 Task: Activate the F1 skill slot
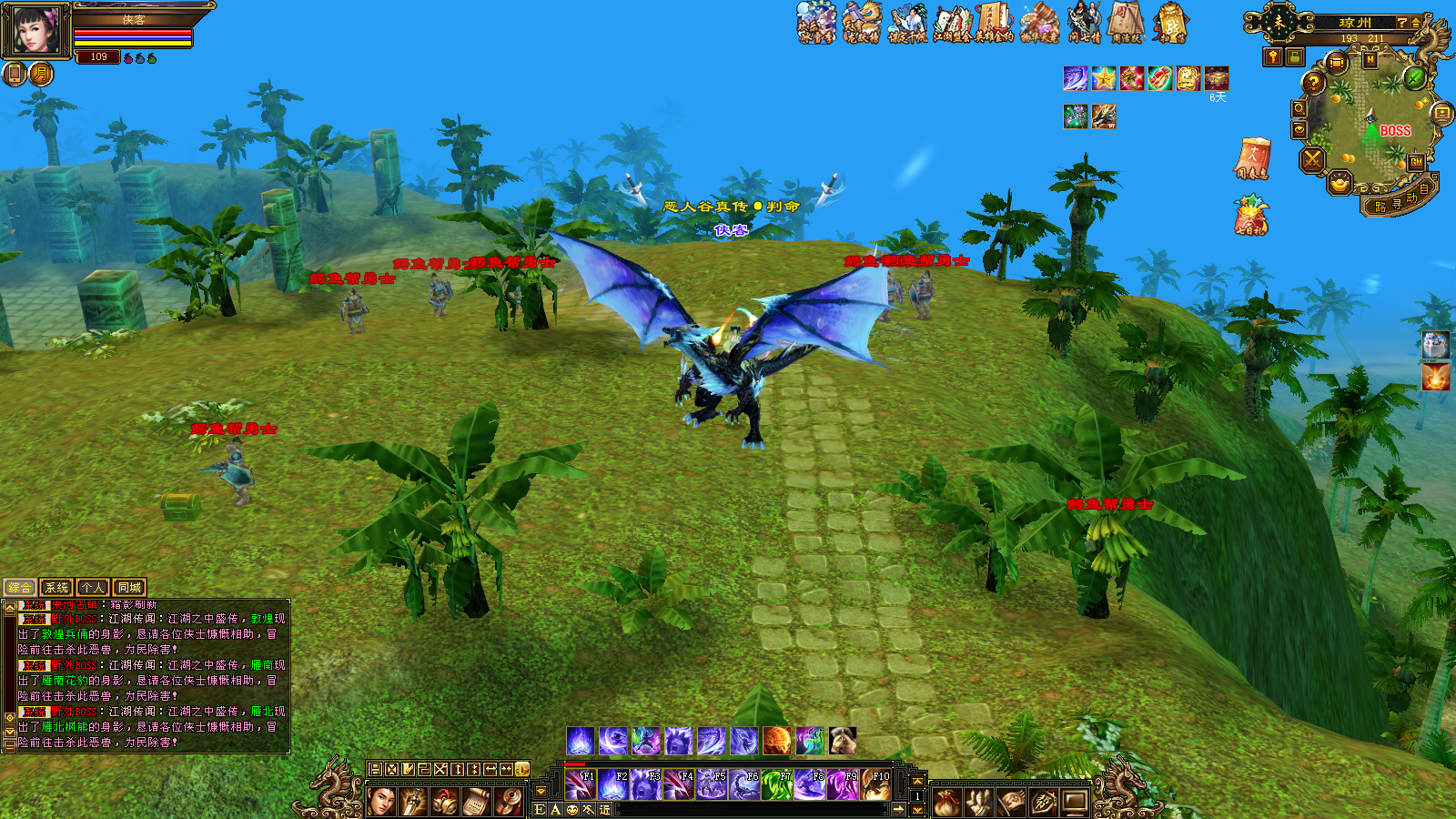click(581, 784)
